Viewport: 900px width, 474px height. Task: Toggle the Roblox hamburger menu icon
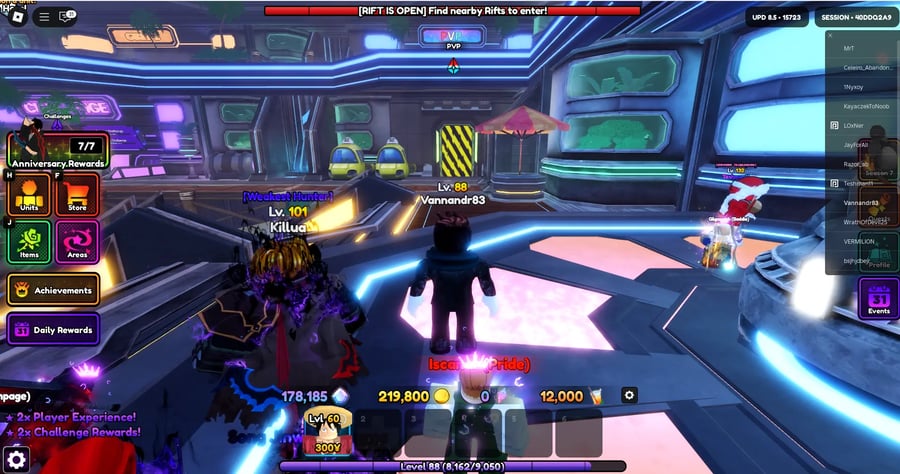pos(45,16)
